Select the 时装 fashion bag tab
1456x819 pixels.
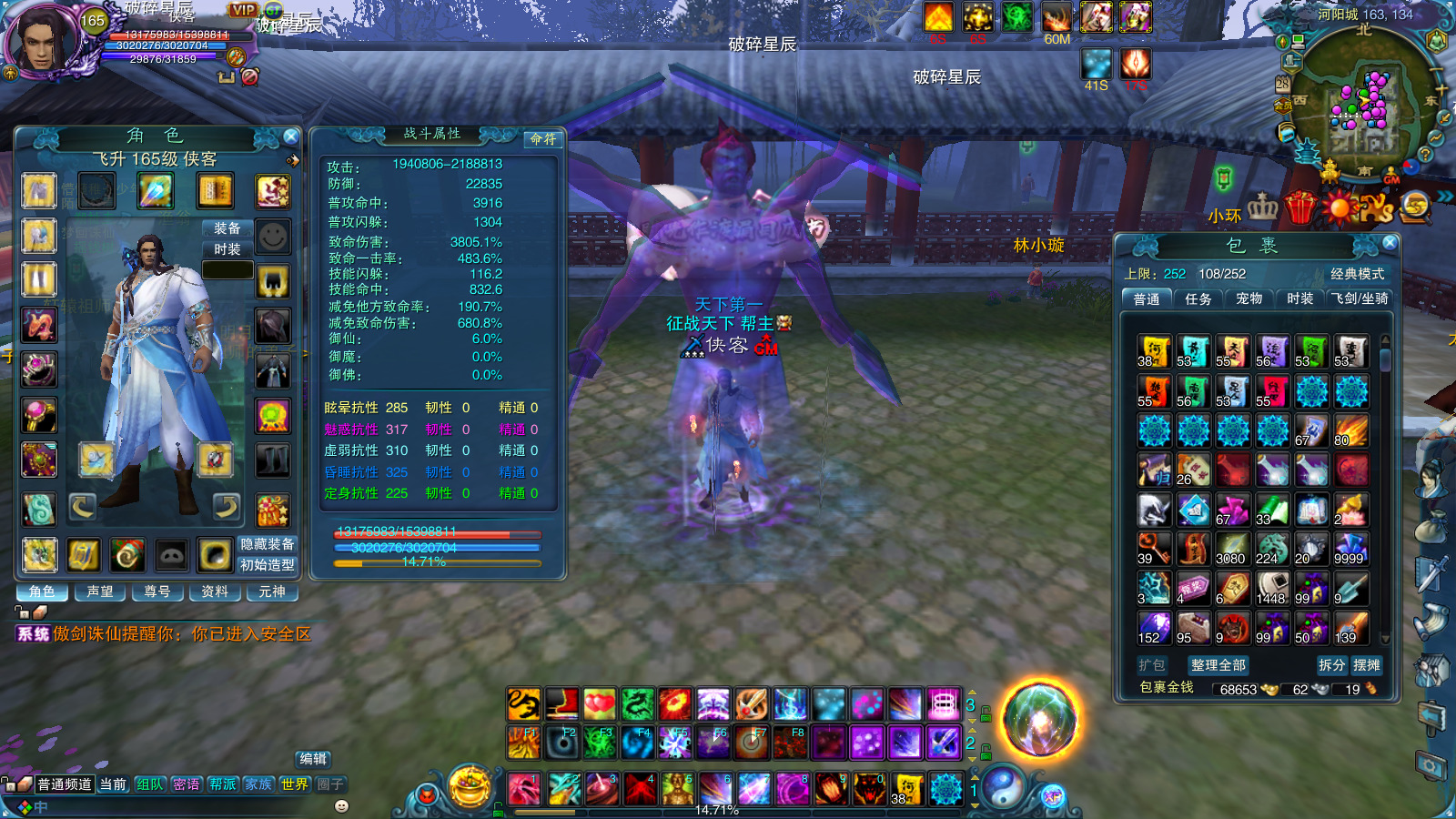[x=1299, y=298]
